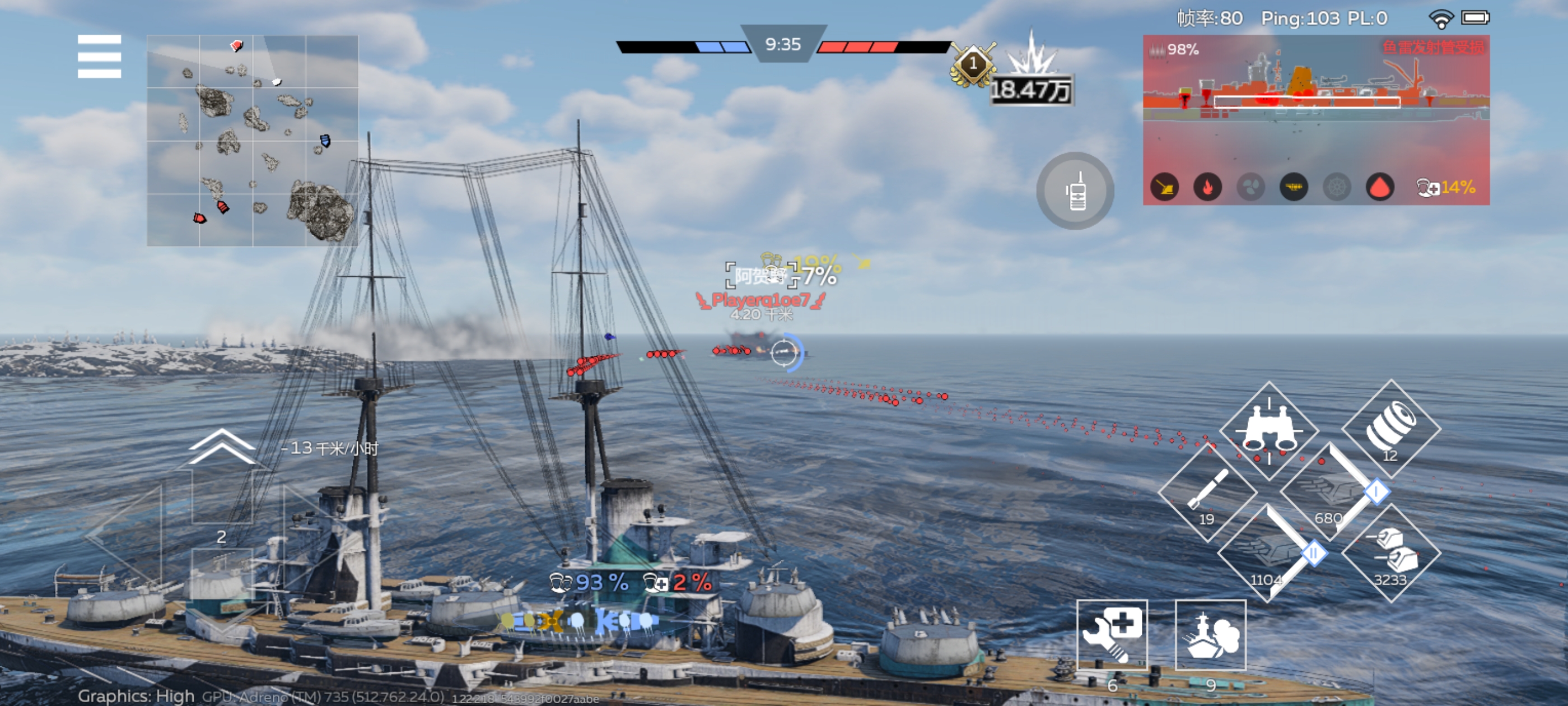This screenshot has width=1568, height=706.
Task: Select the ammunition shell type button
Action: tap(1390, 428)
